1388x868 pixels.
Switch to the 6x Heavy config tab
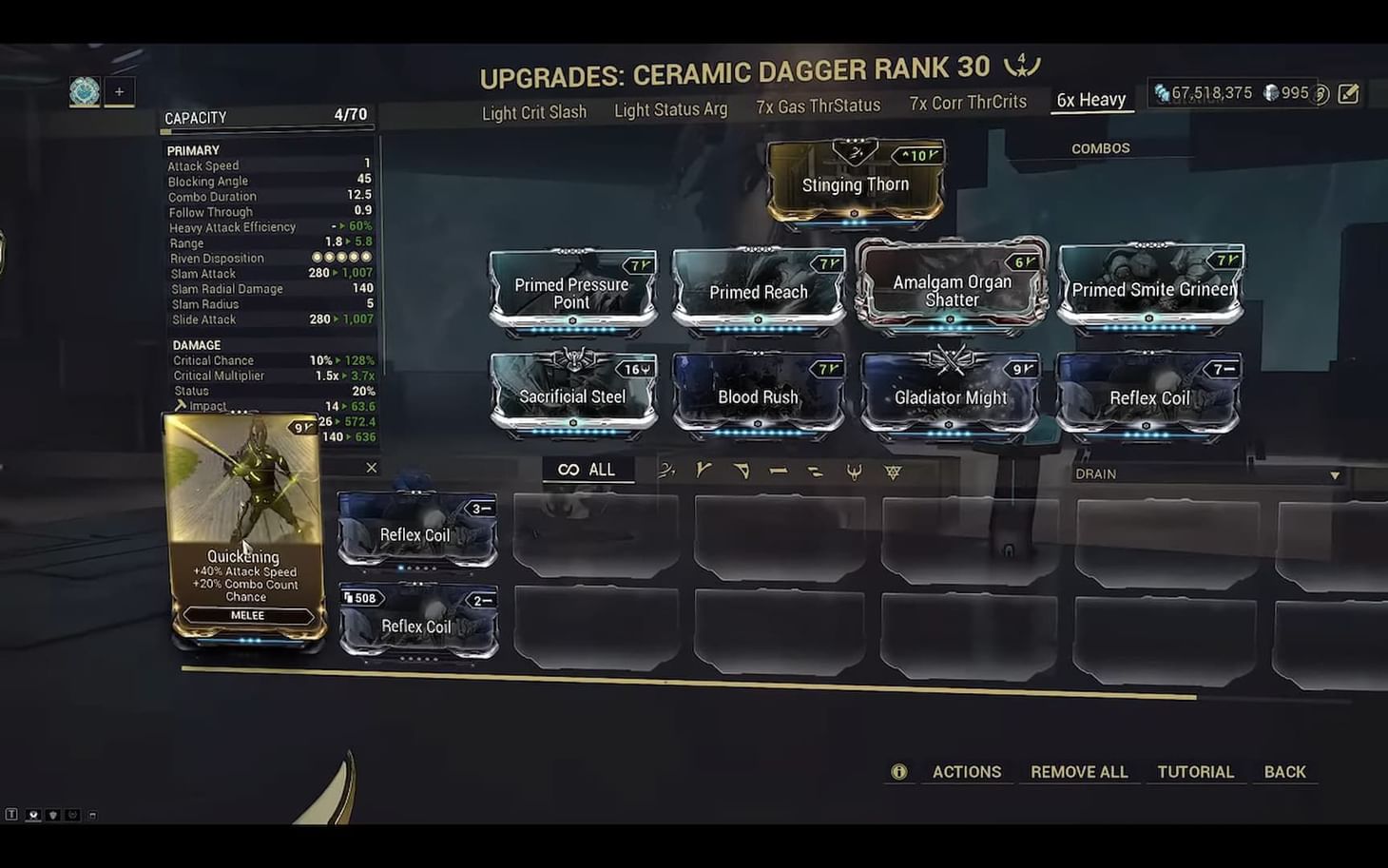coord(1090,99)
